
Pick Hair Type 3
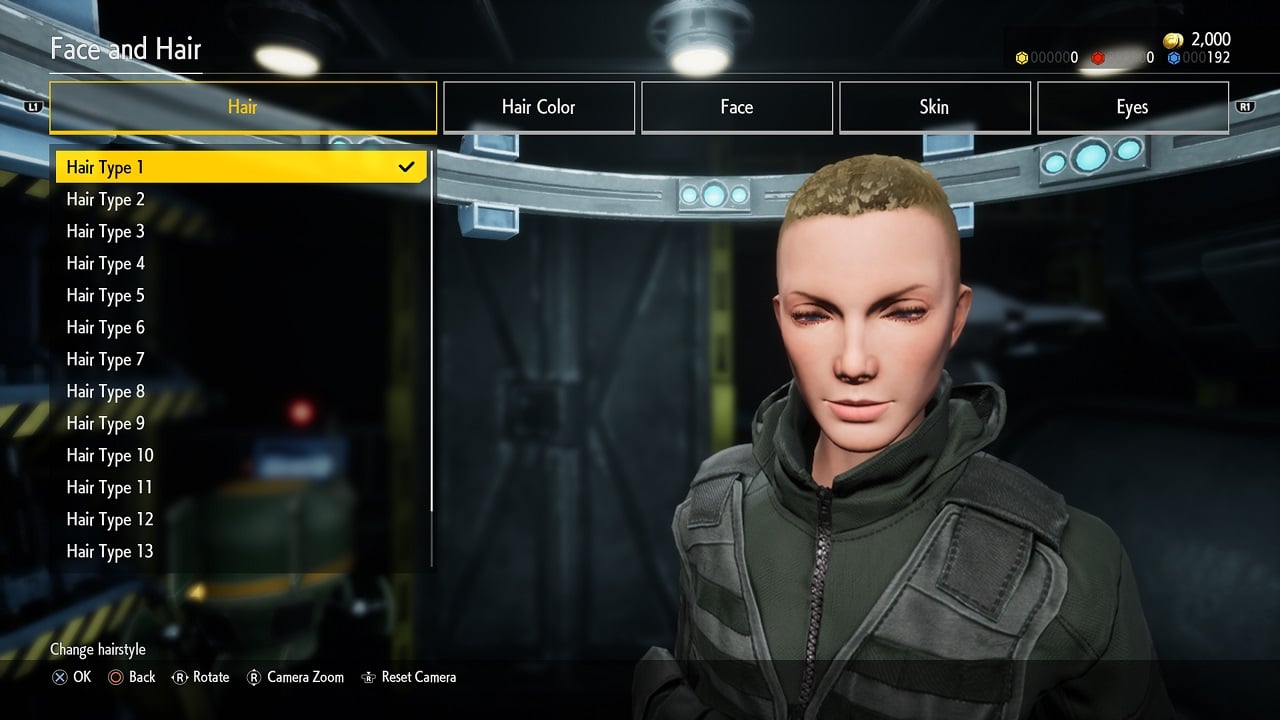tap(240, 231)
